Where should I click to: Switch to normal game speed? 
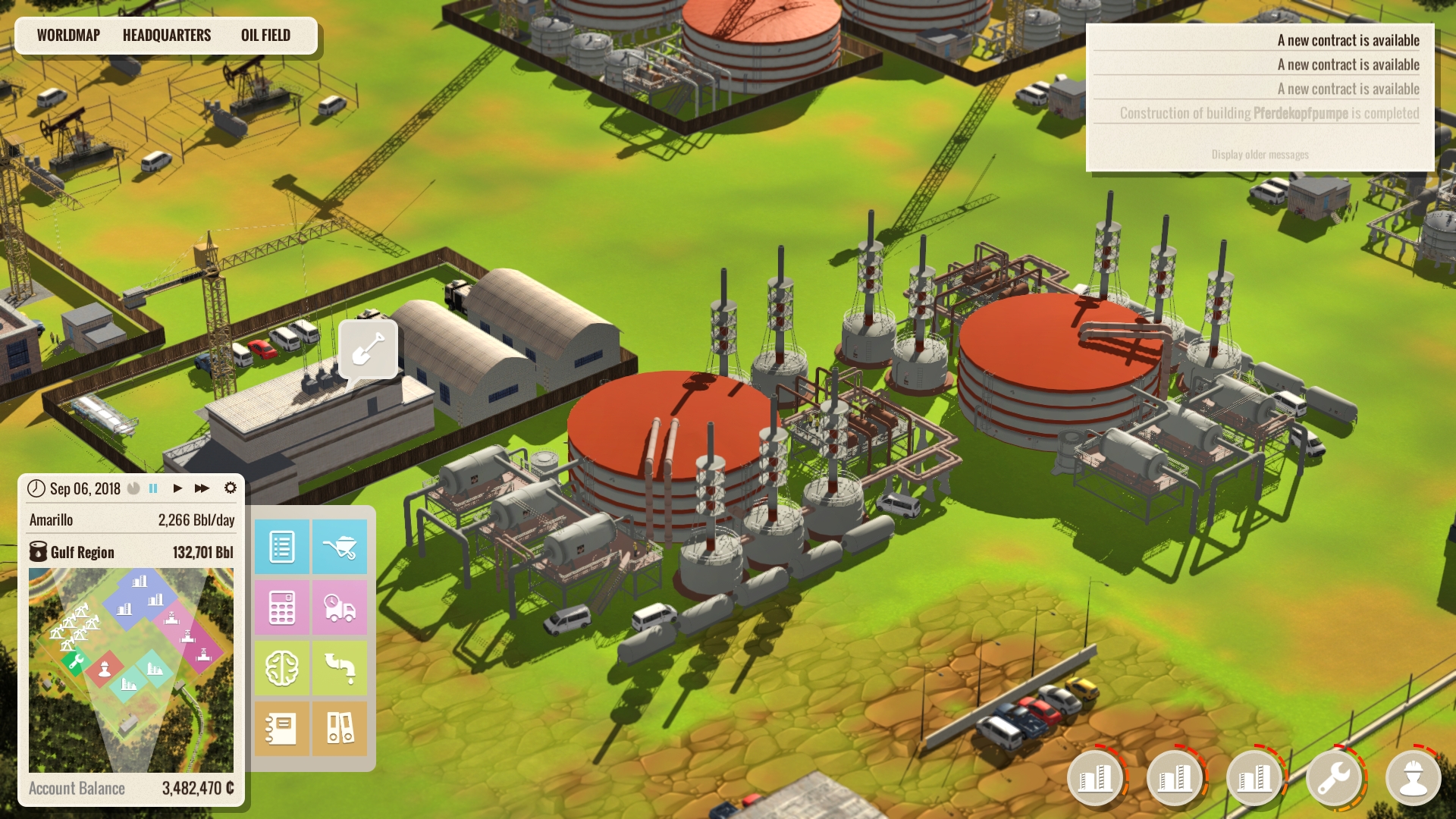(177, 488)
